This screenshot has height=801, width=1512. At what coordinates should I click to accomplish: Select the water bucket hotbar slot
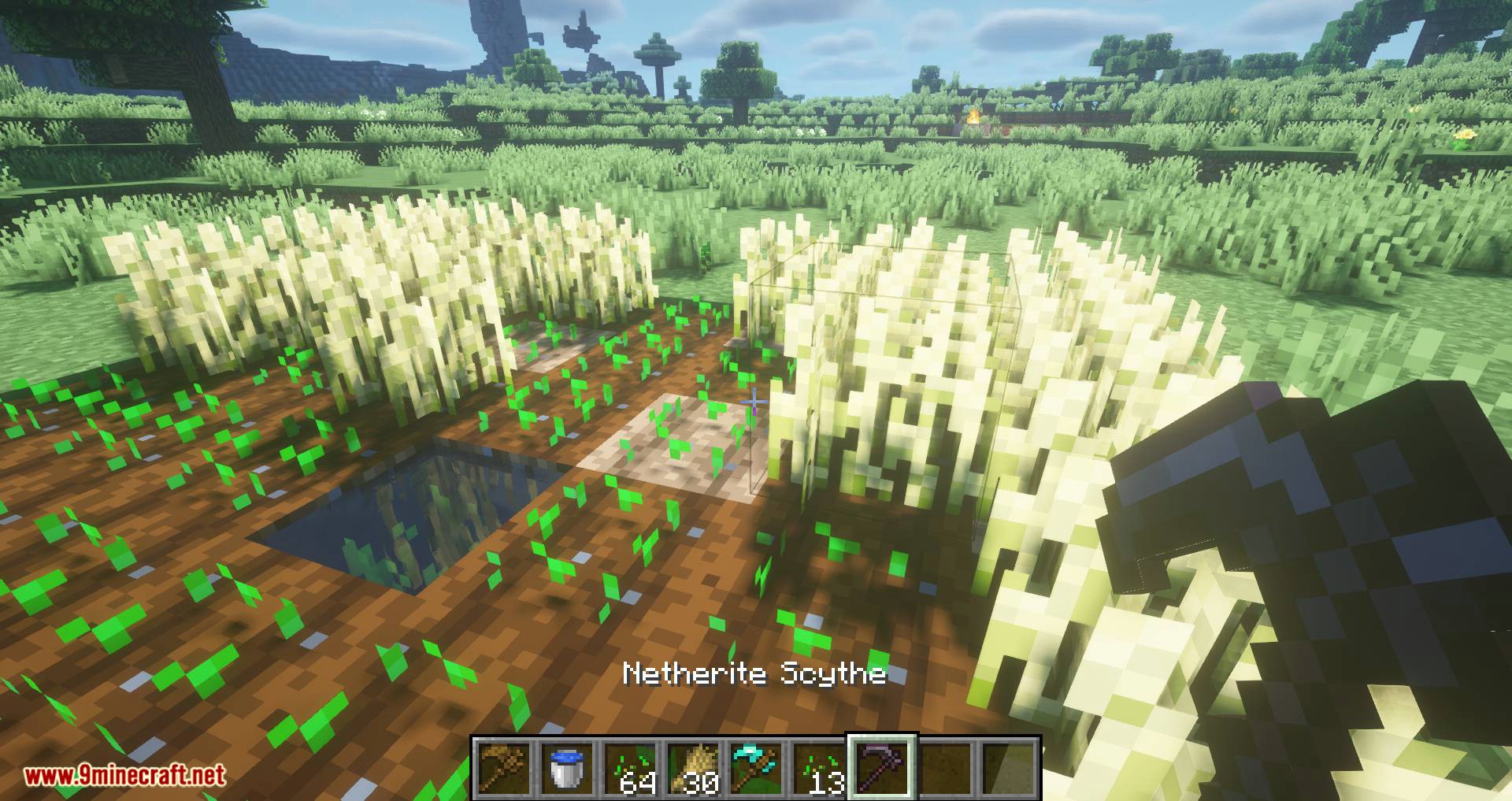[x=566, y=768]
